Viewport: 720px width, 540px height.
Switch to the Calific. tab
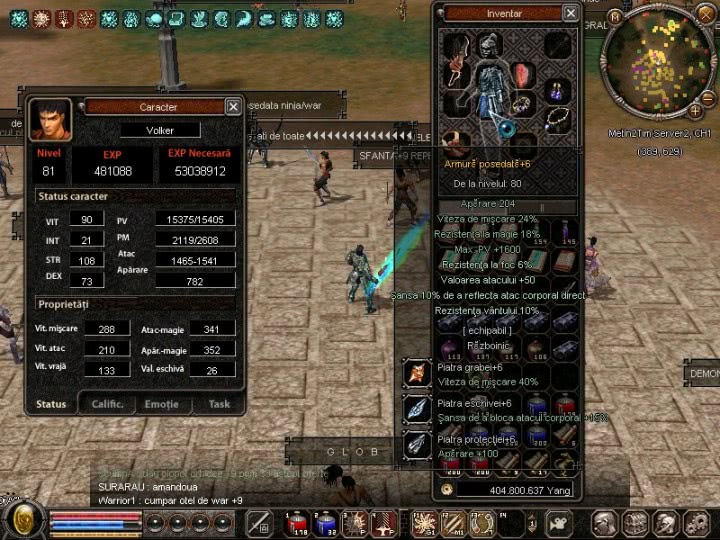tap(107, 404)
